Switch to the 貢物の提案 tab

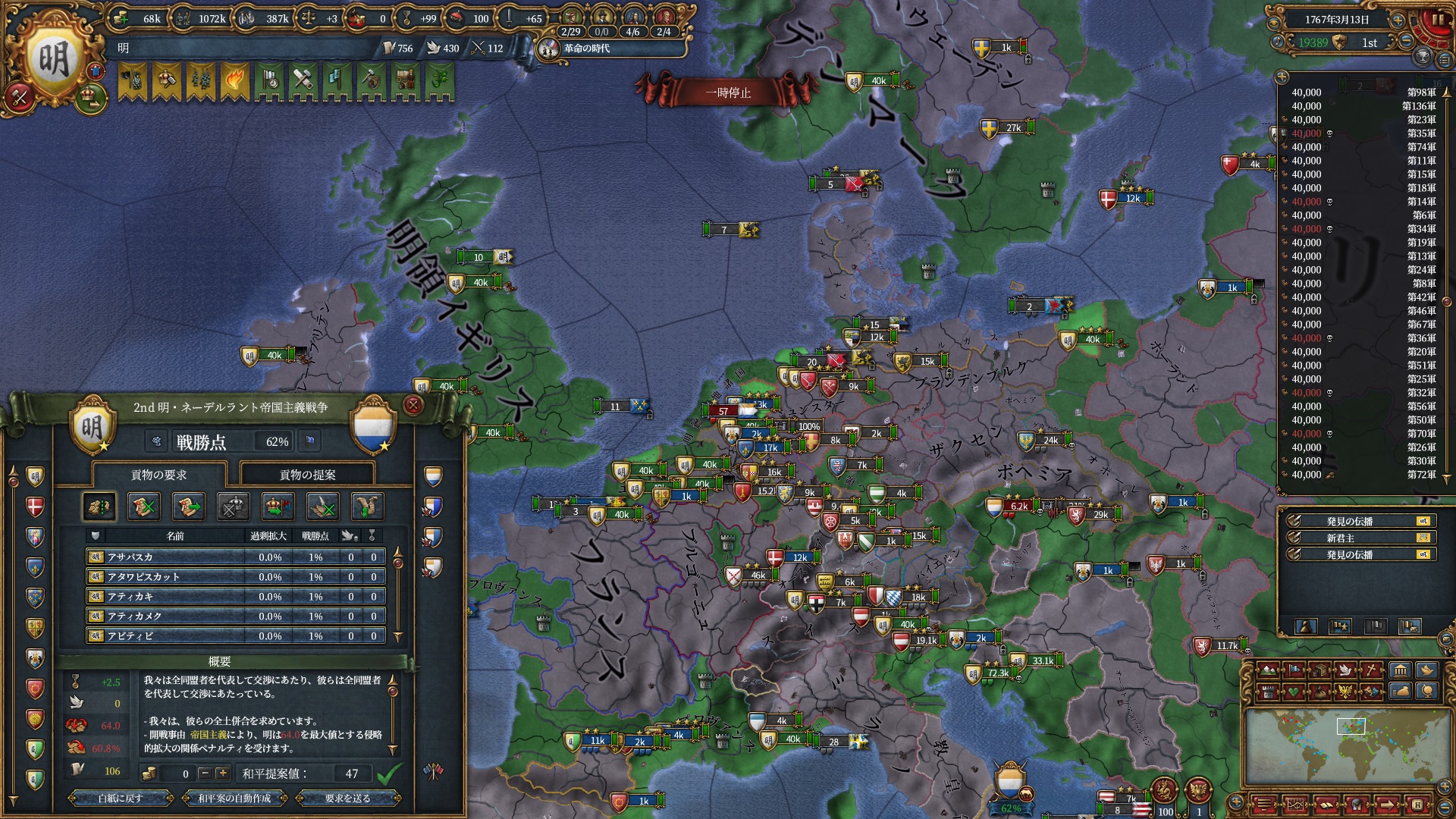[307, 475]
